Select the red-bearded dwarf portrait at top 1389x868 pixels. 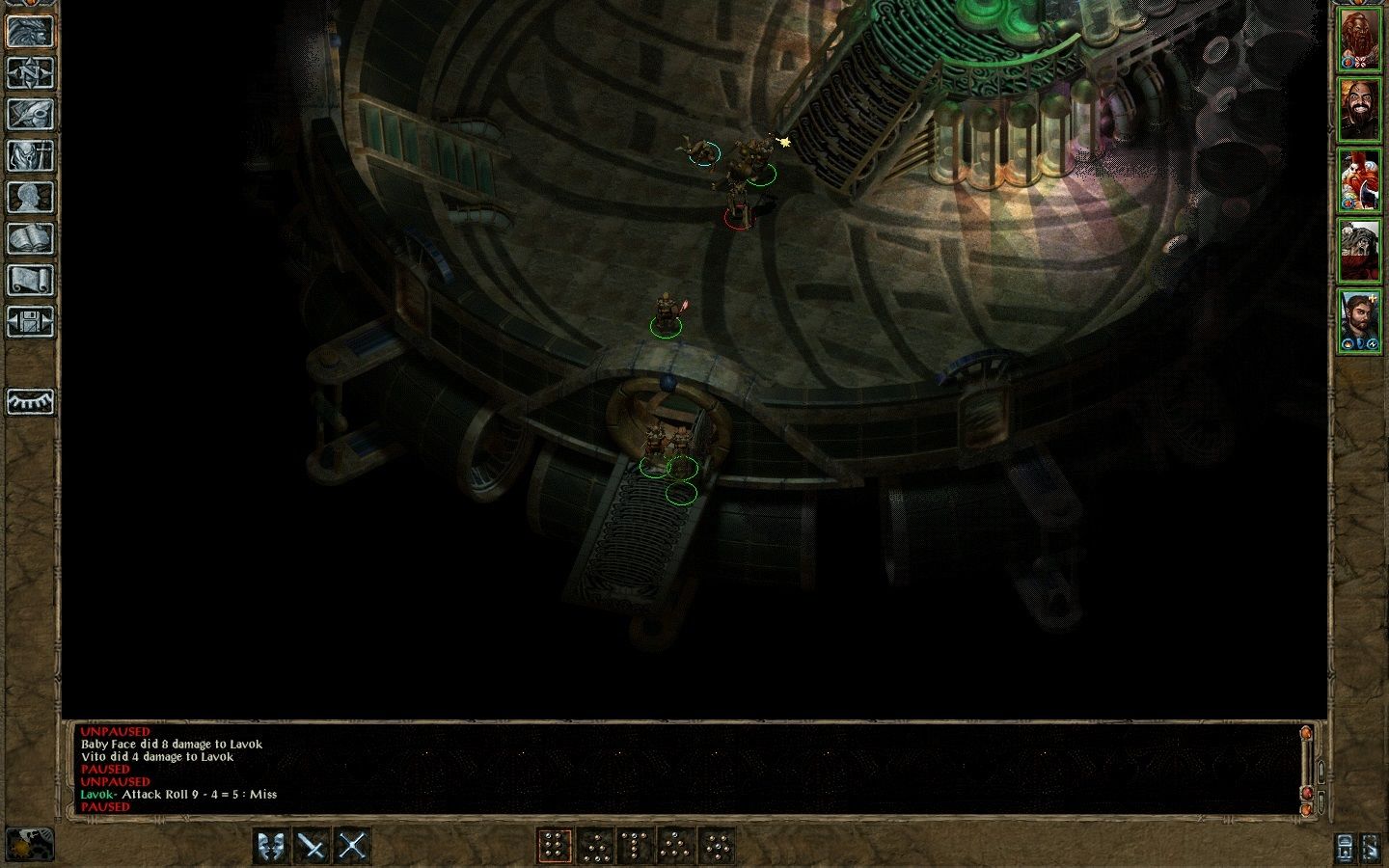(x=1360, y=41)
